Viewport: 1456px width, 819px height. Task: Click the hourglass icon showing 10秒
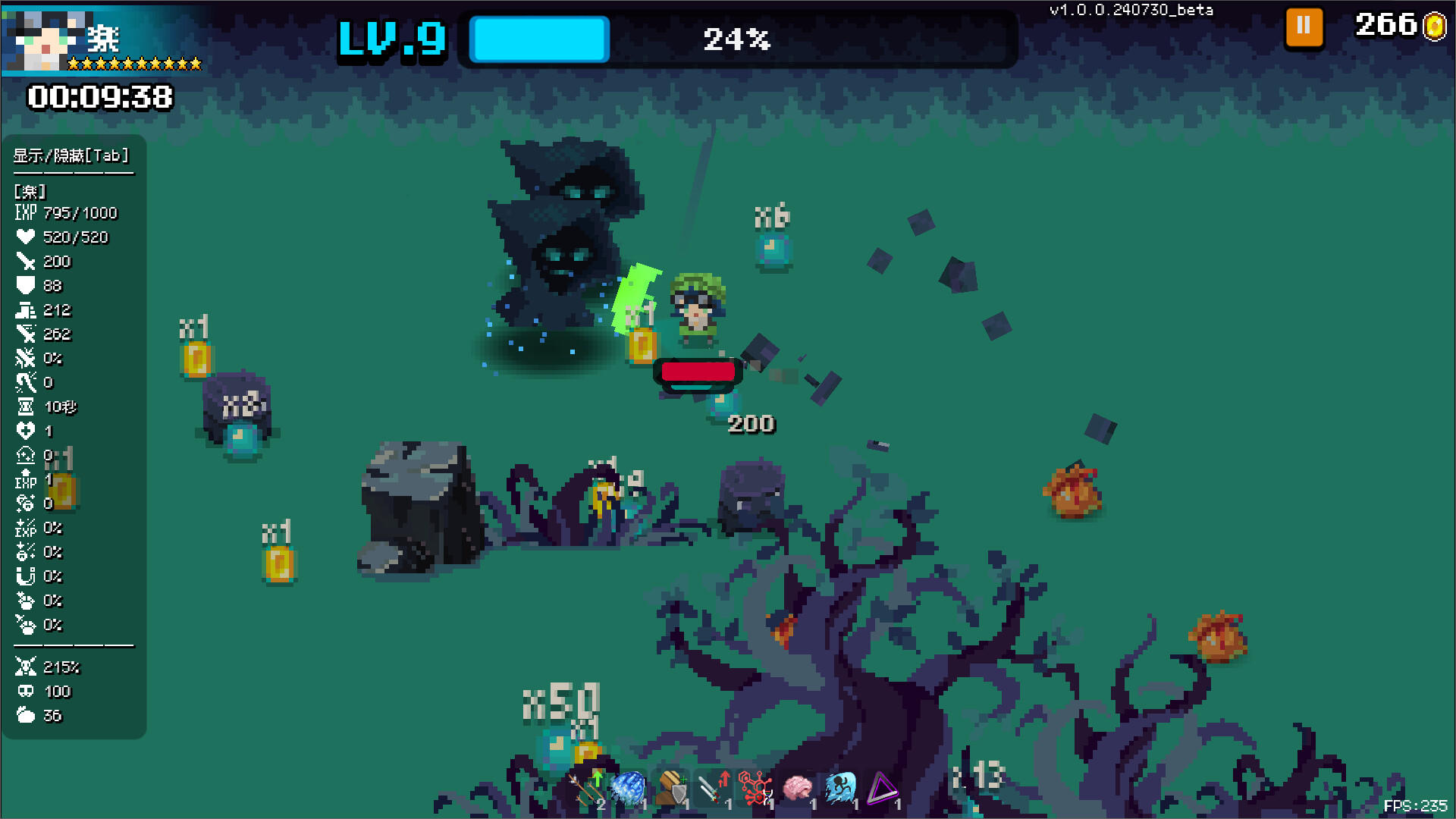27,407
